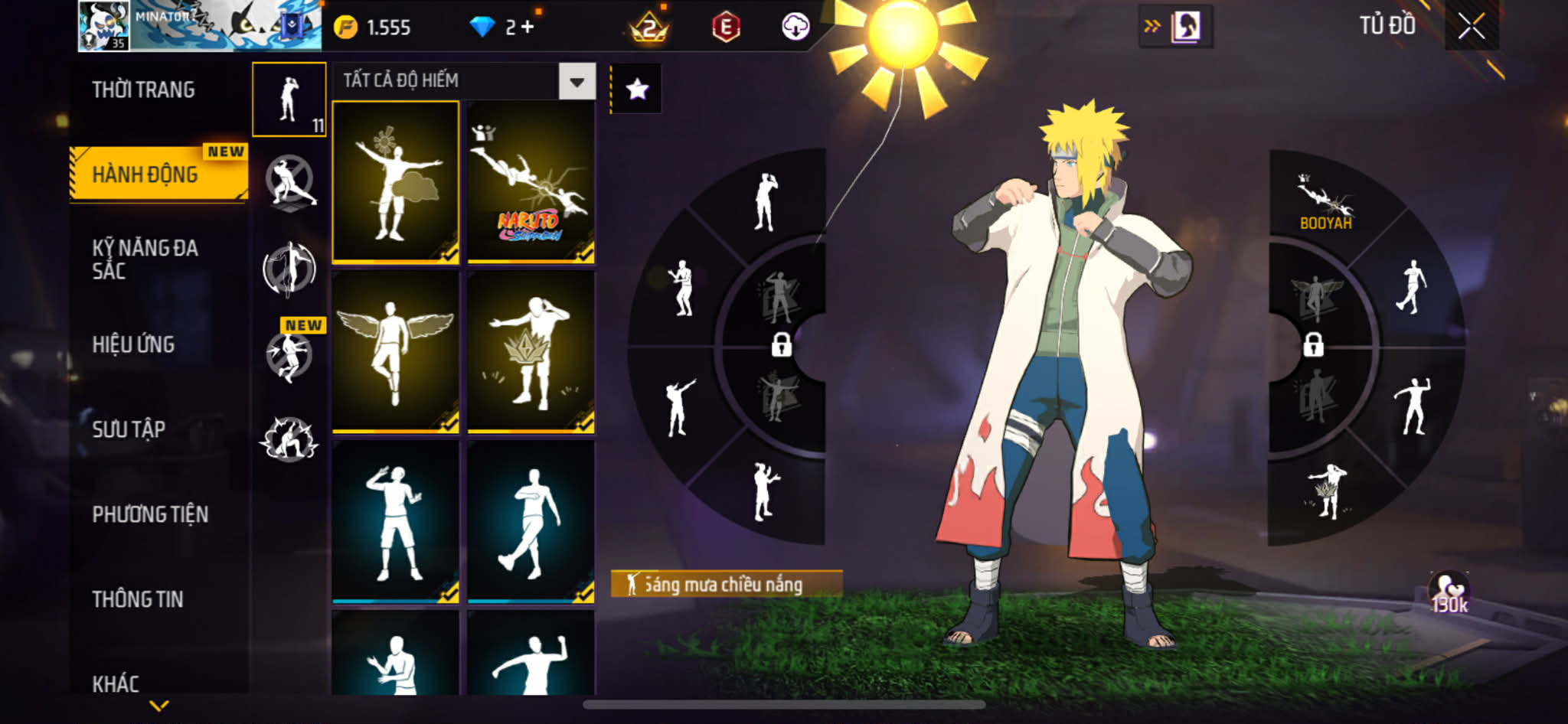Expand the Tất Cả Độ Hiếm dropdown
The width and height of the screenshot is (1568, 724).
tap(577, 81)
